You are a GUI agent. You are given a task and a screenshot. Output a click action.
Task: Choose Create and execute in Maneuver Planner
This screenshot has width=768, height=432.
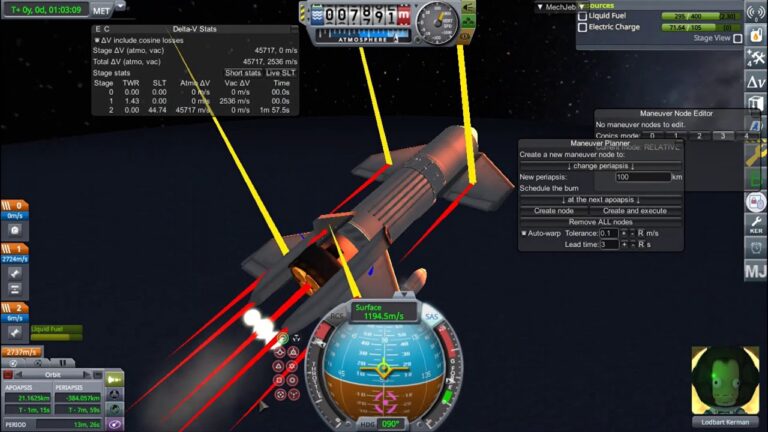point(634,211)
